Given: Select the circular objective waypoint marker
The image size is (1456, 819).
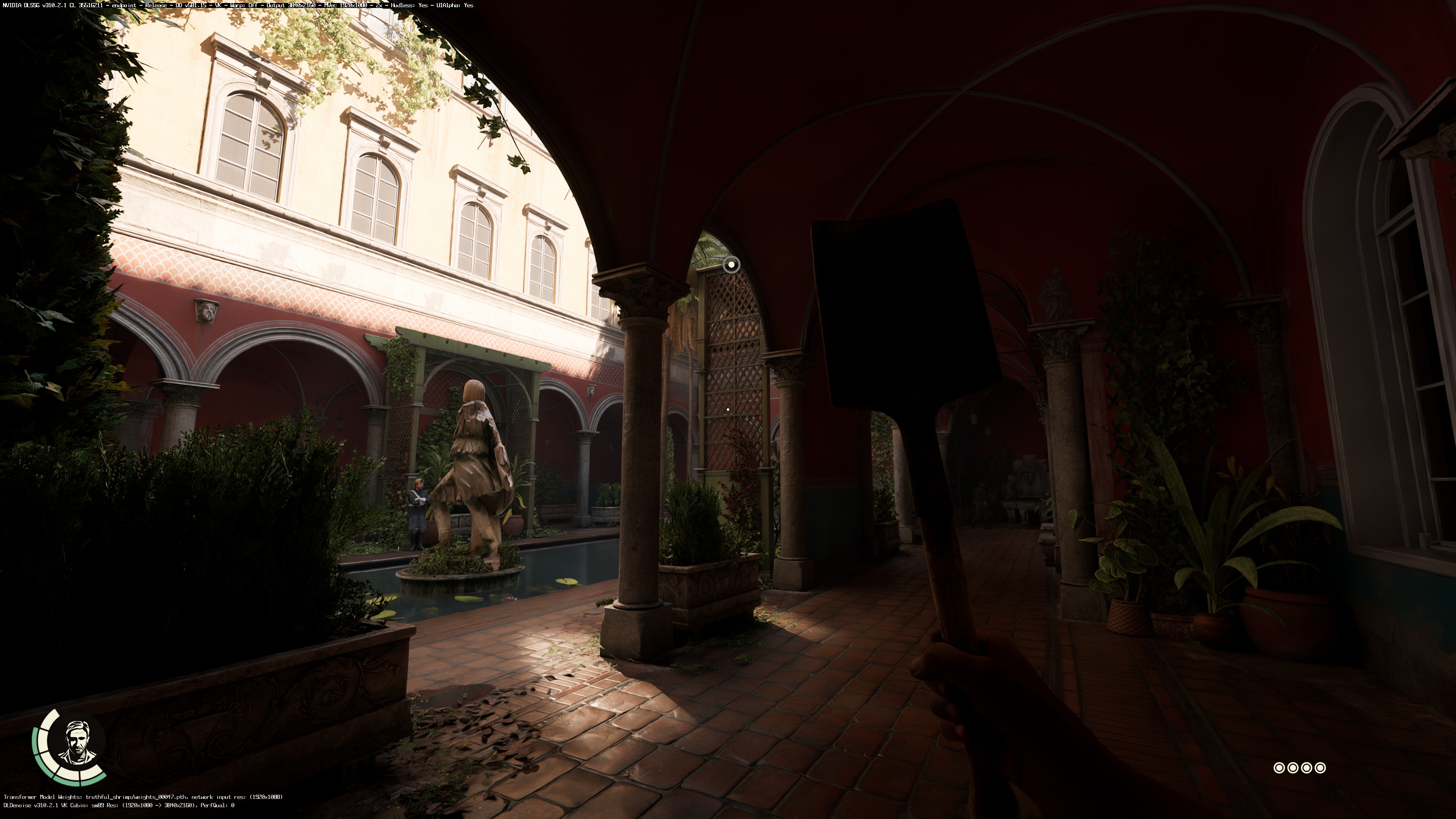Looking at the screenshot, I should [731, 264].
